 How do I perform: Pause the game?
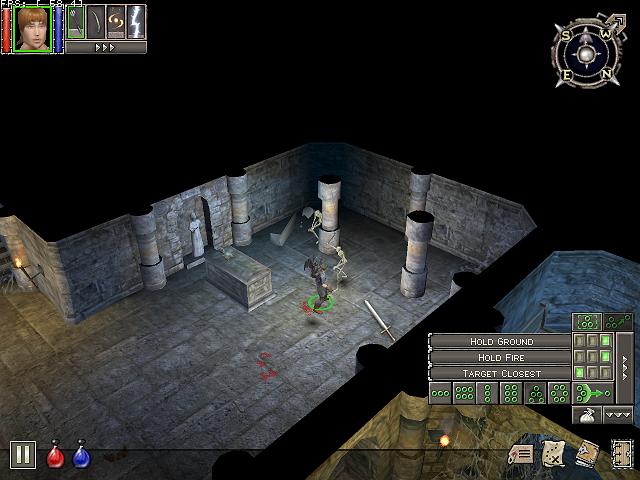tap(23, 455)
